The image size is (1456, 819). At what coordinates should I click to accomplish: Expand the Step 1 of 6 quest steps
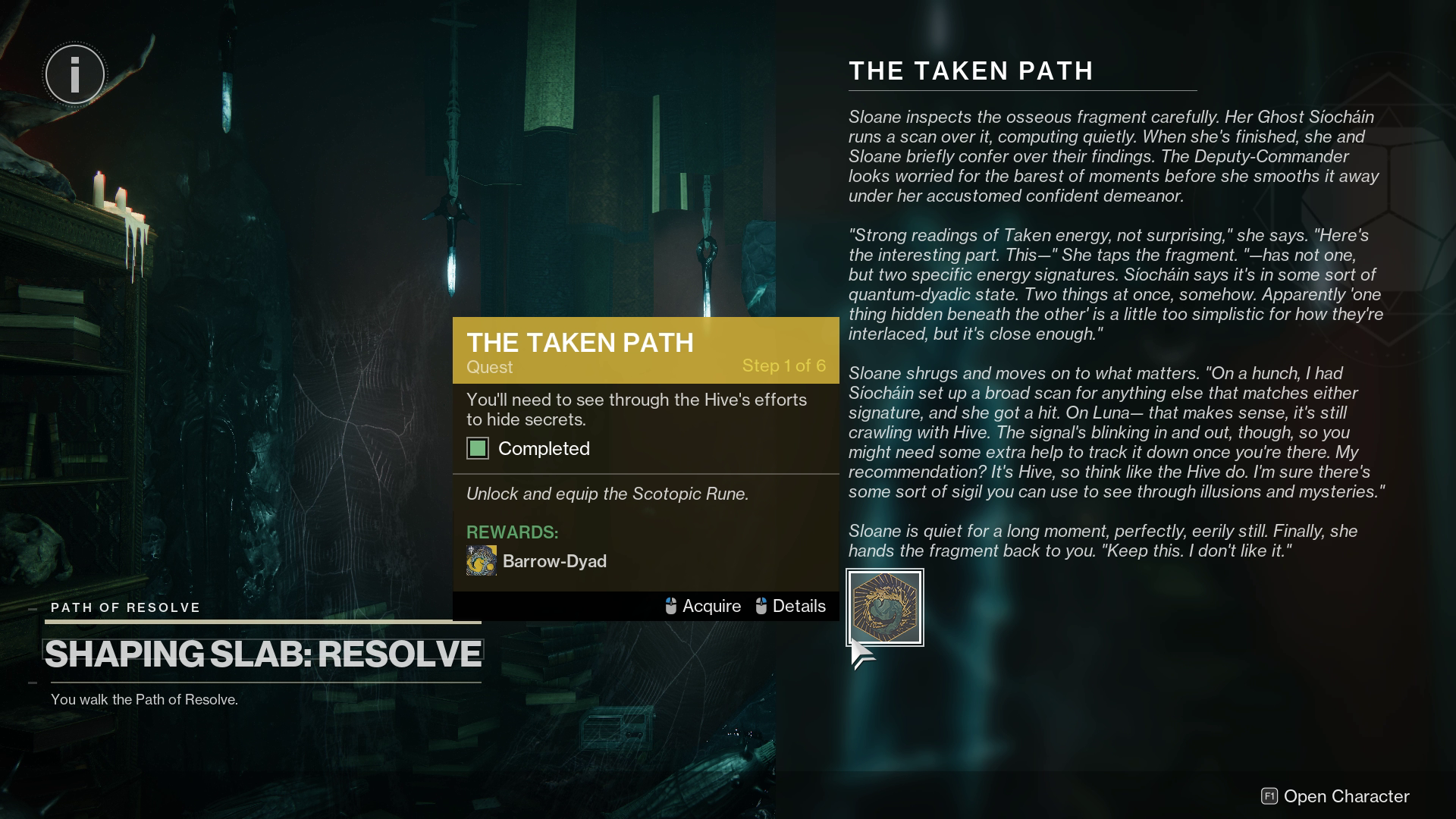coord(783,366)
